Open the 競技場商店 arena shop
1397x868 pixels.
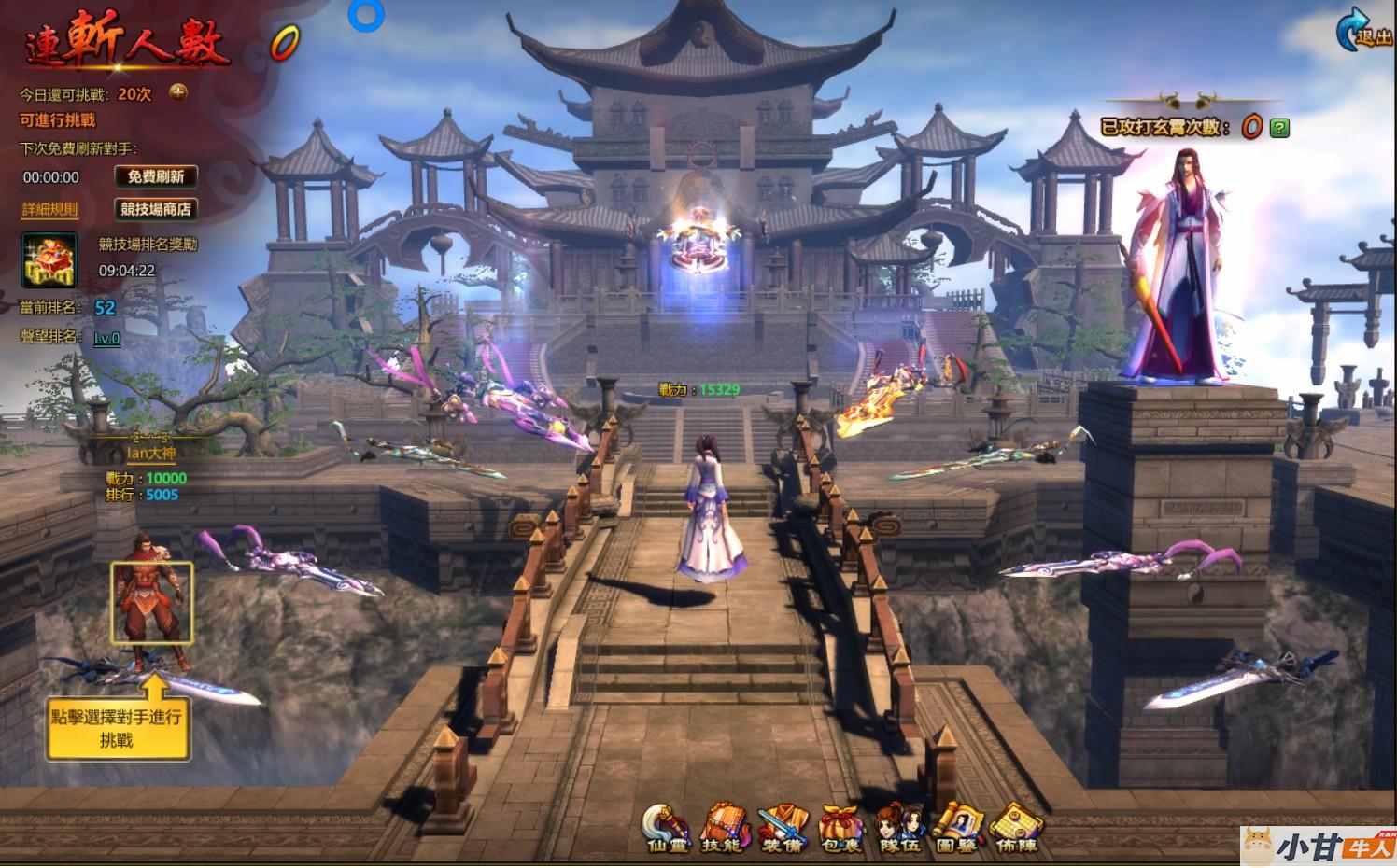click(155, 209)
